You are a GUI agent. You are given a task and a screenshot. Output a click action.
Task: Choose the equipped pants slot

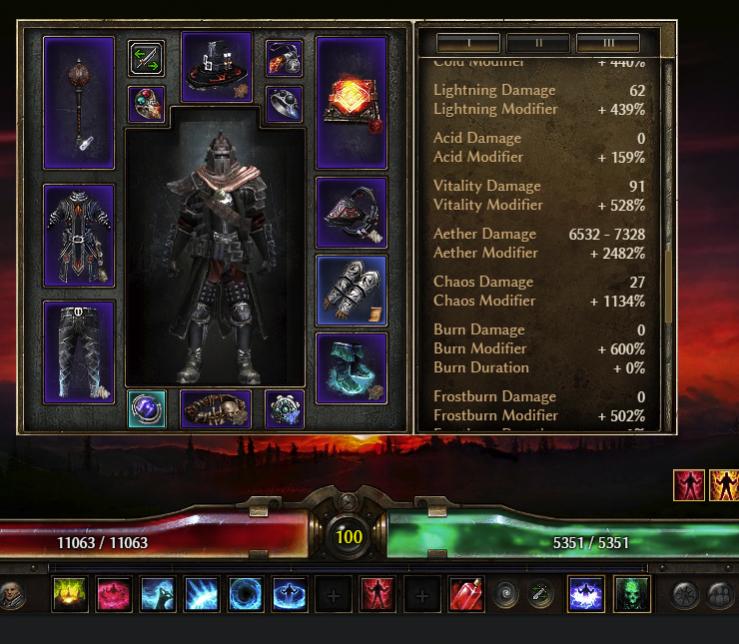click(79, 351)
